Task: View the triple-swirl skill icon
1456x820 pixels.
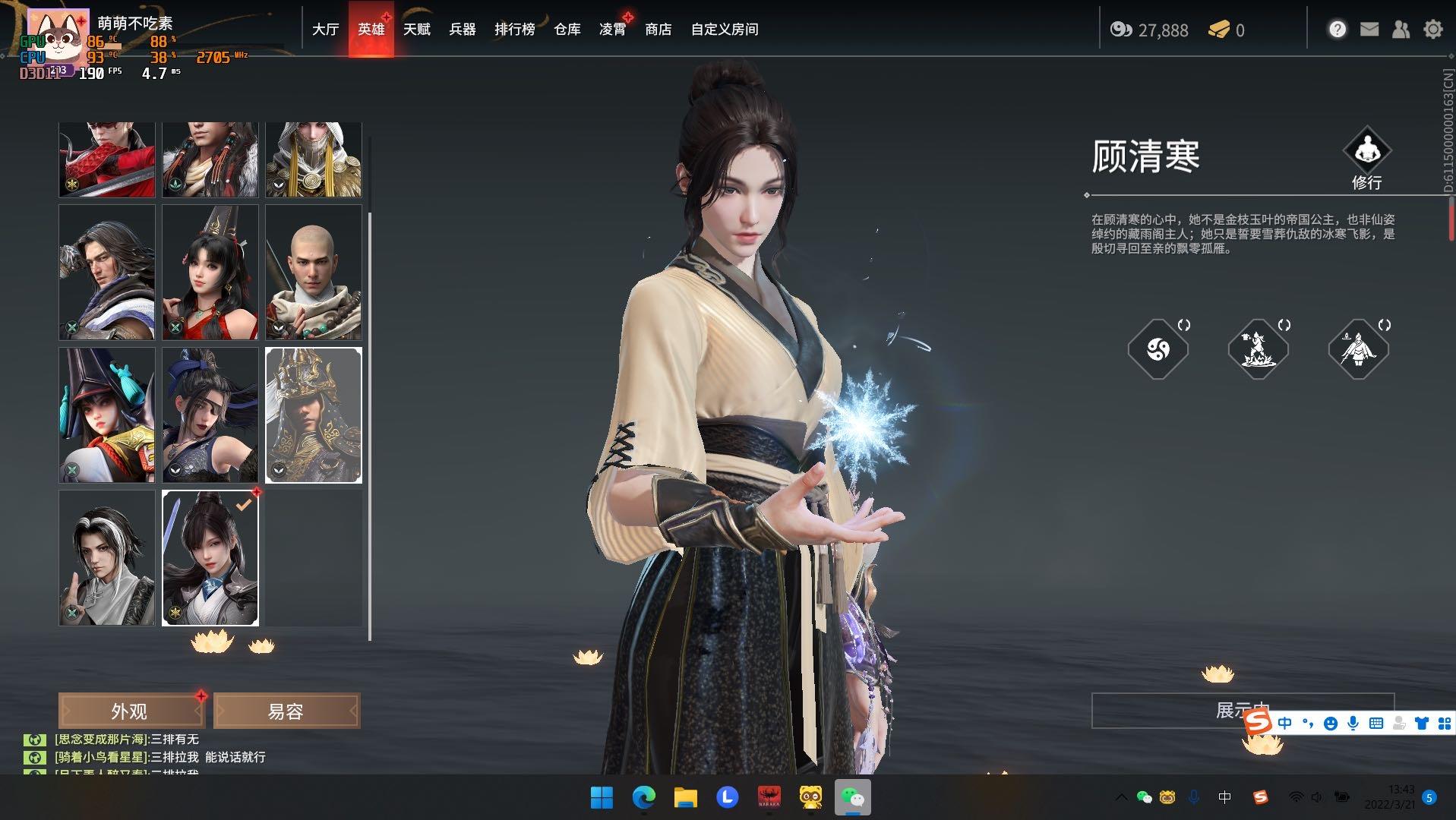Action: pos(1158,349)
